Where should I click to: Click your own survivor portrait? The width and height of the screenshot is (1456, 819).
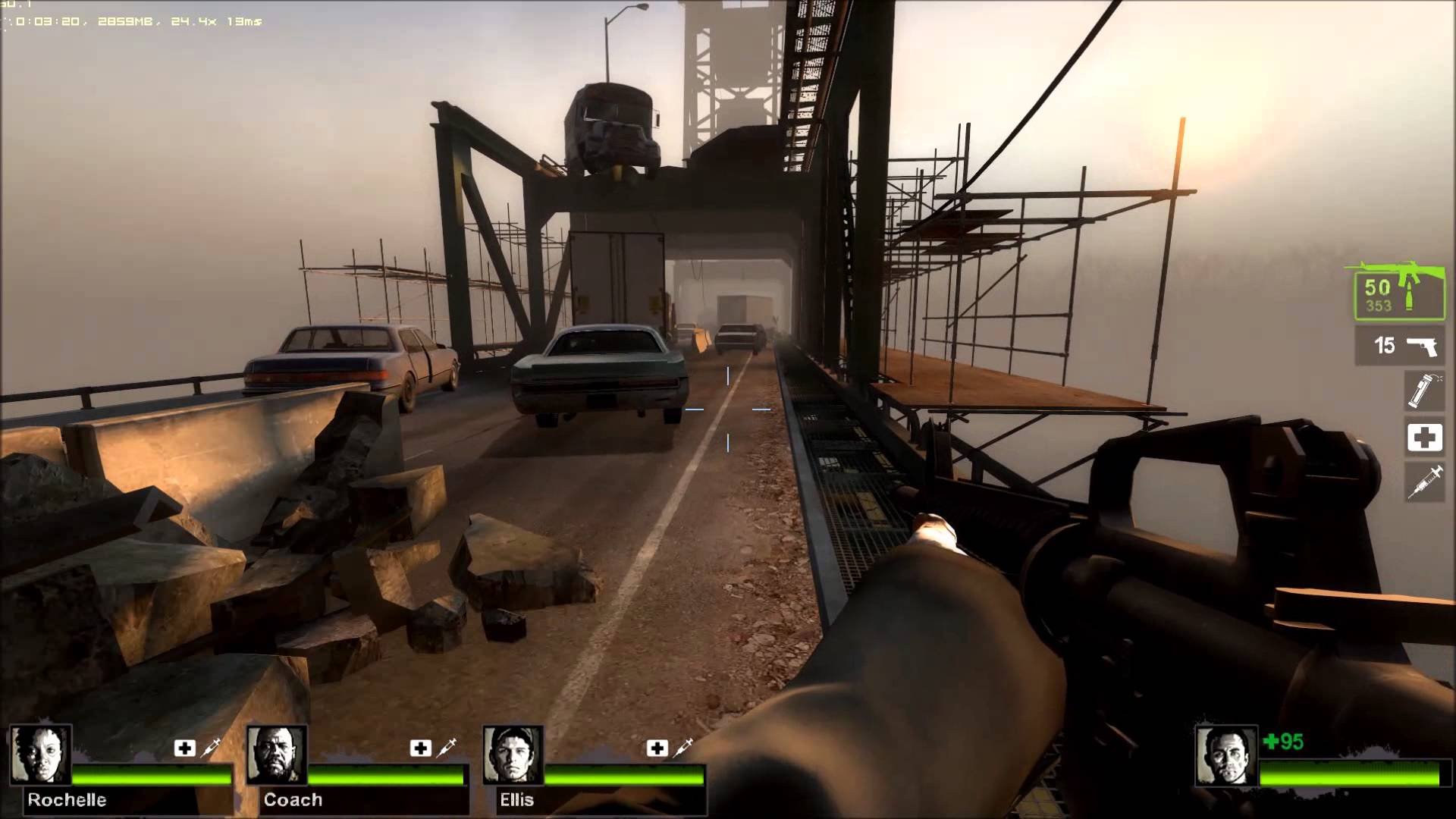pyautogui.click(x=1225, y=756)
